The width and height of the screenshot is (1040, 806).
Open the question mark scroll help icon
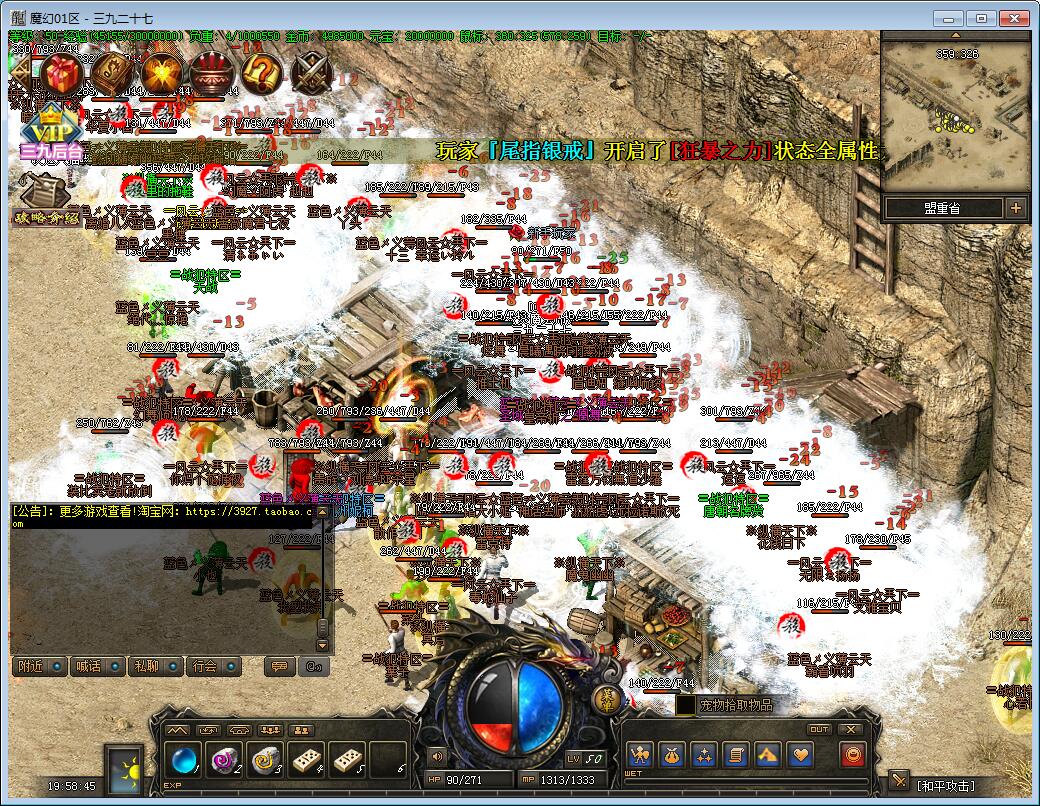tap(262, 73)
